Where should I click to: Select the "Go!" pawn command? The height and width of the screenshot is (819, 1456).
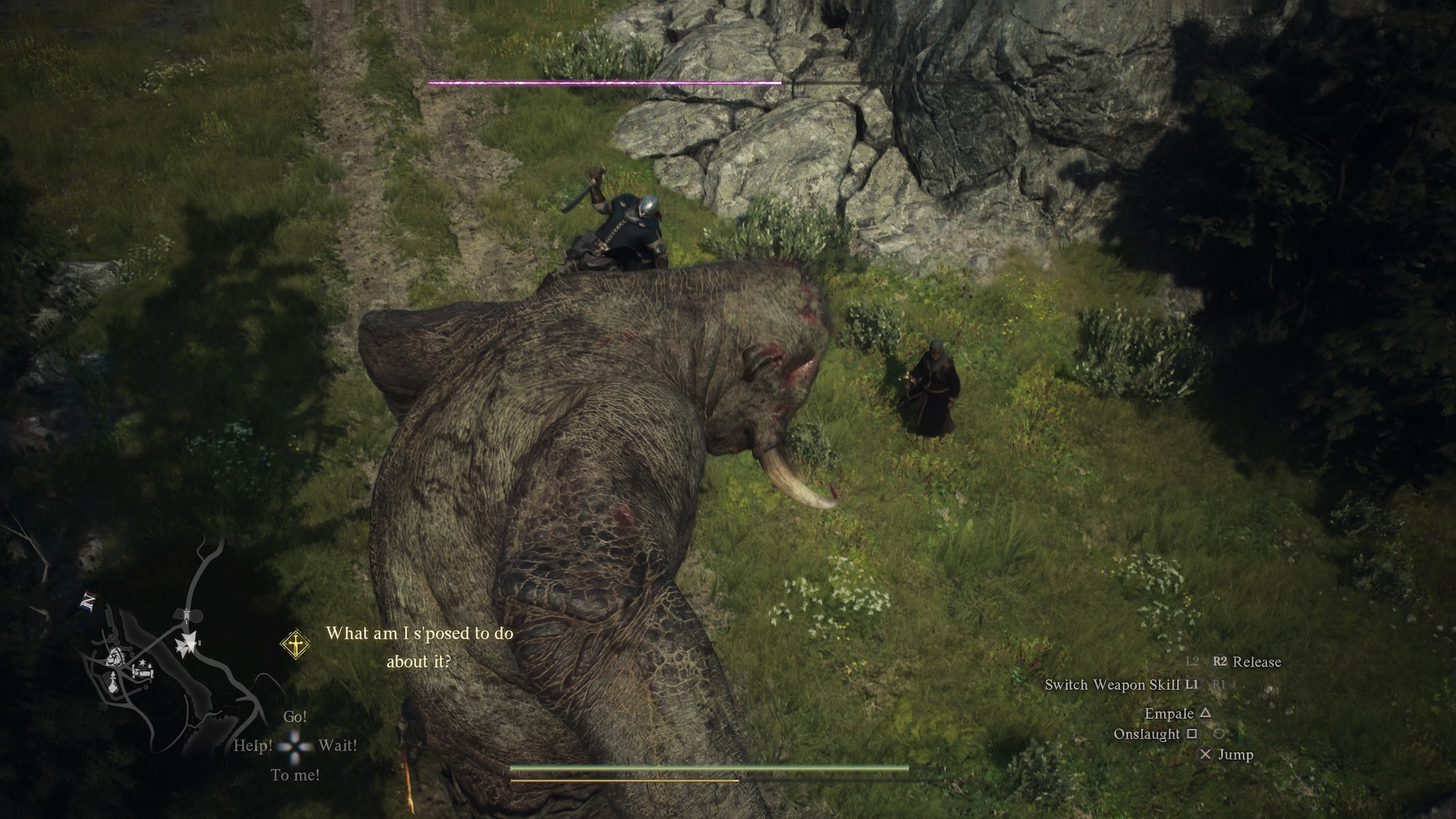295,717
